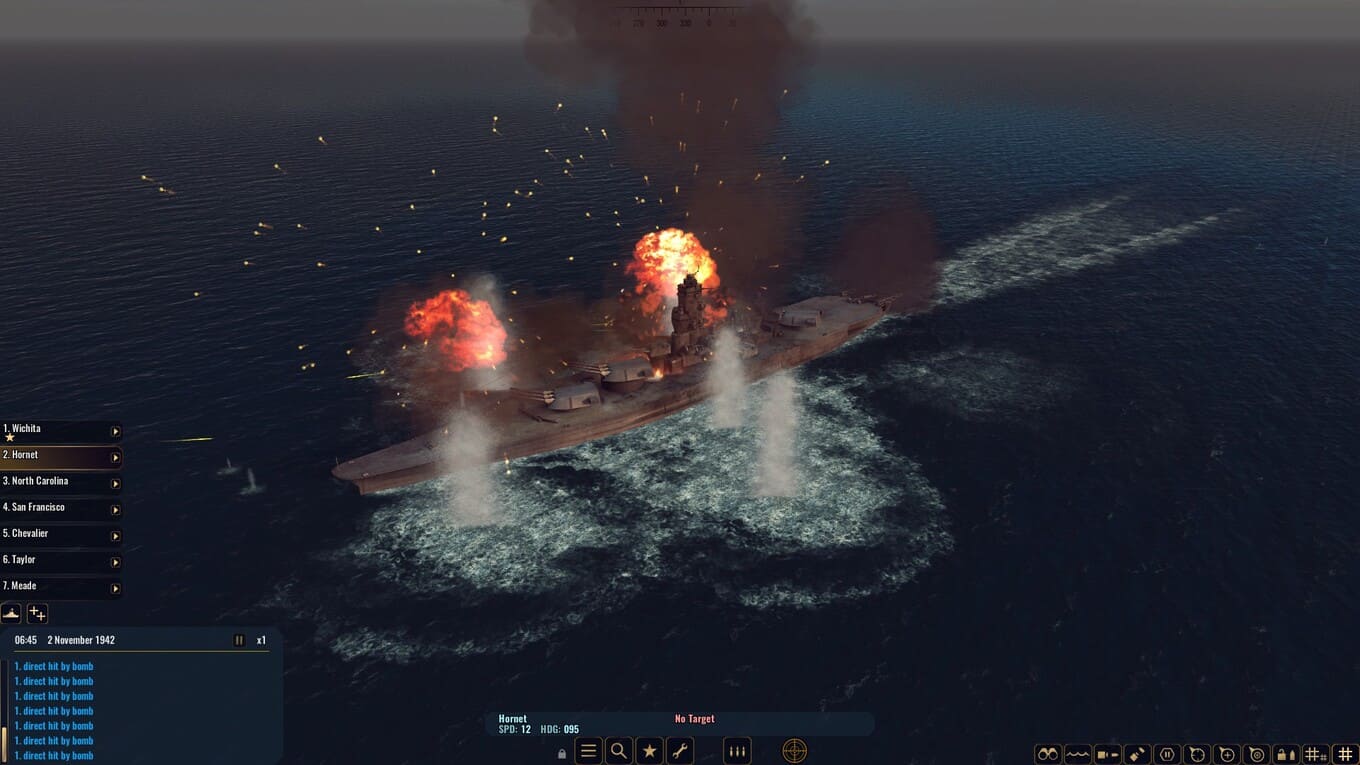Open the wrench damage control button
The width and height of the screenshot is (1360, 765).
pos(680,751)
